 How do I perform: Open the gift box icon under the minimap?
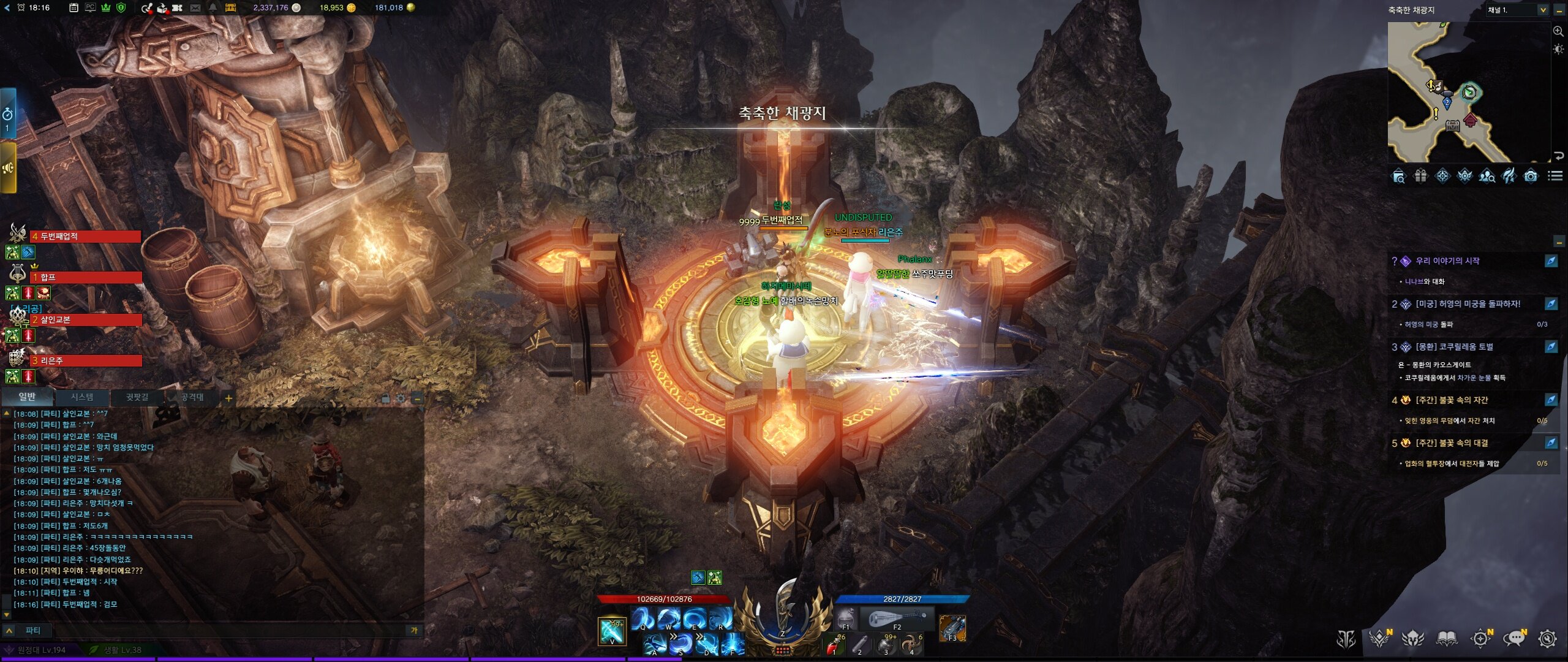[1420, 177]
